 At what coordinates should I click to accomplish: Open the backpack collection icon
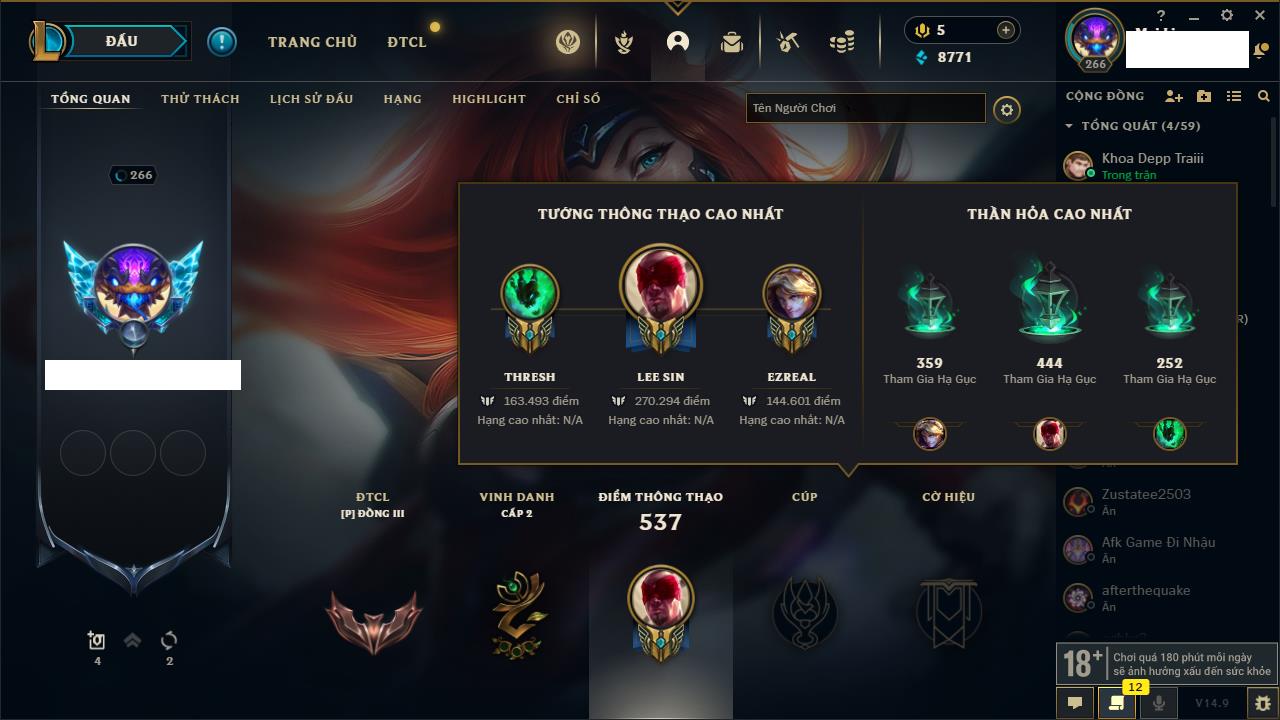(732, 42)
